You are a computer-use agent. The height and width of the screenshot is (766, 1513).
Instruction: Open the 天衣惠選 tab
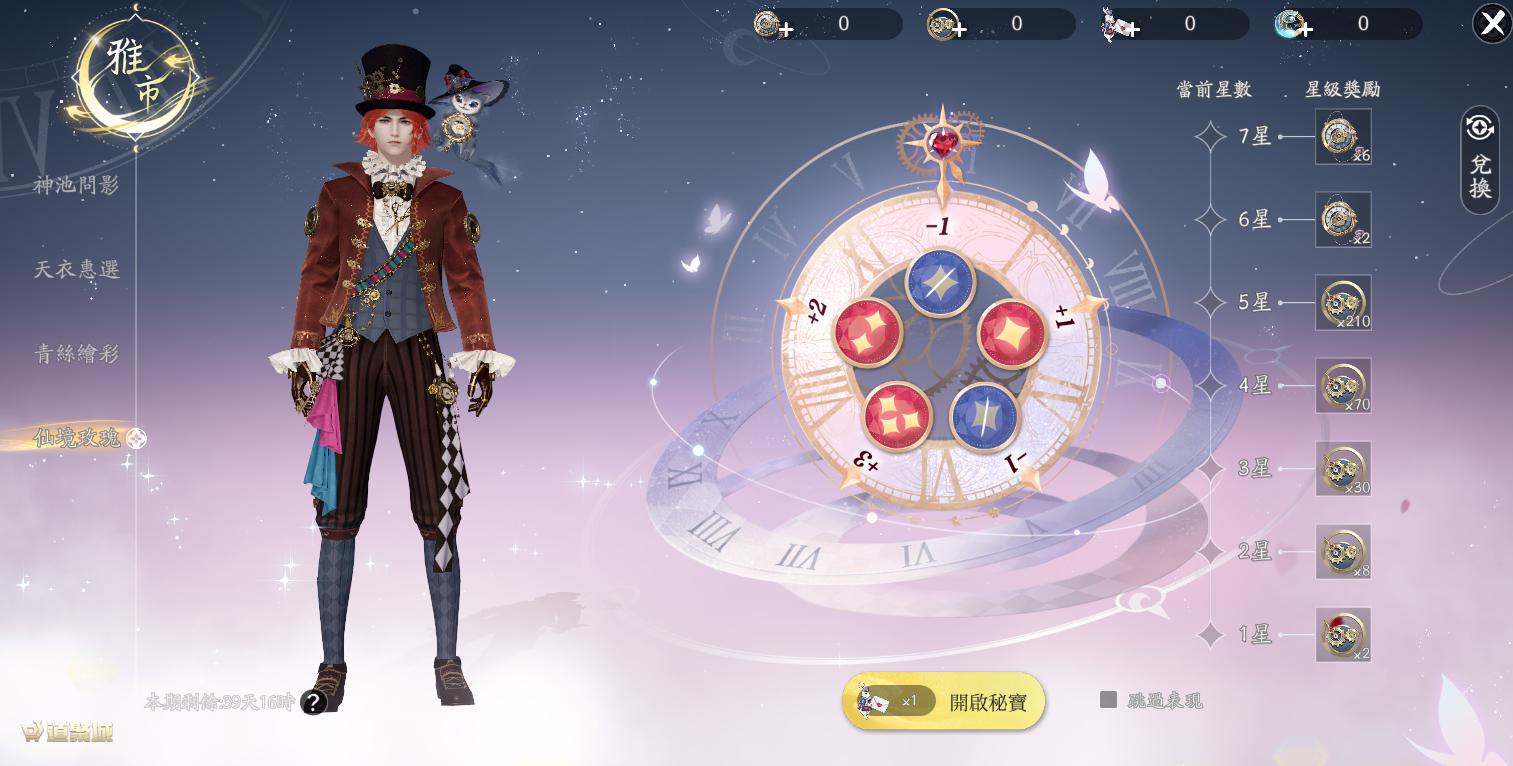(77, 269)
